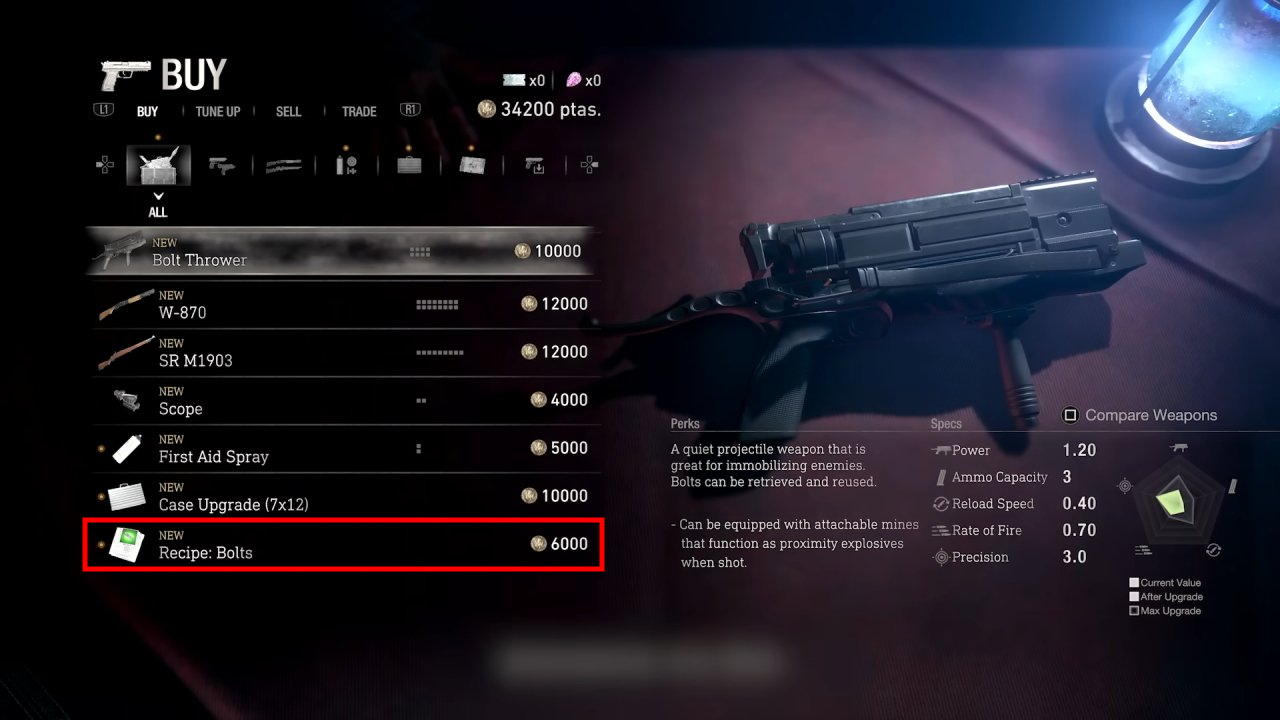The image size is (1280, 720).
Task: Switch to the SELL tab
Action: click(288, 111)
